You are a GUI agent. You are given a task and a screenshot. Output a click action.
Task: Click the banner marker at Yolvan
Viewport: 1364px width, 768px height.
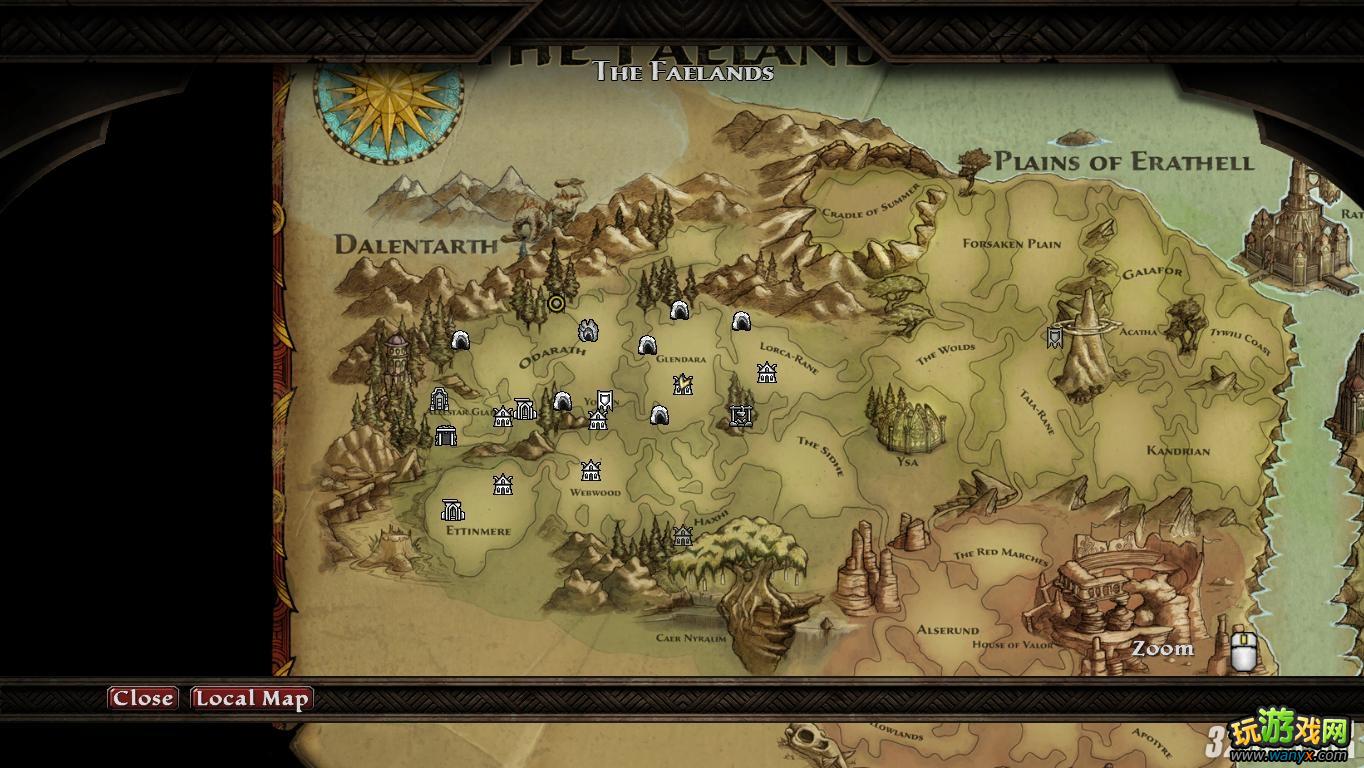(604, 400)
